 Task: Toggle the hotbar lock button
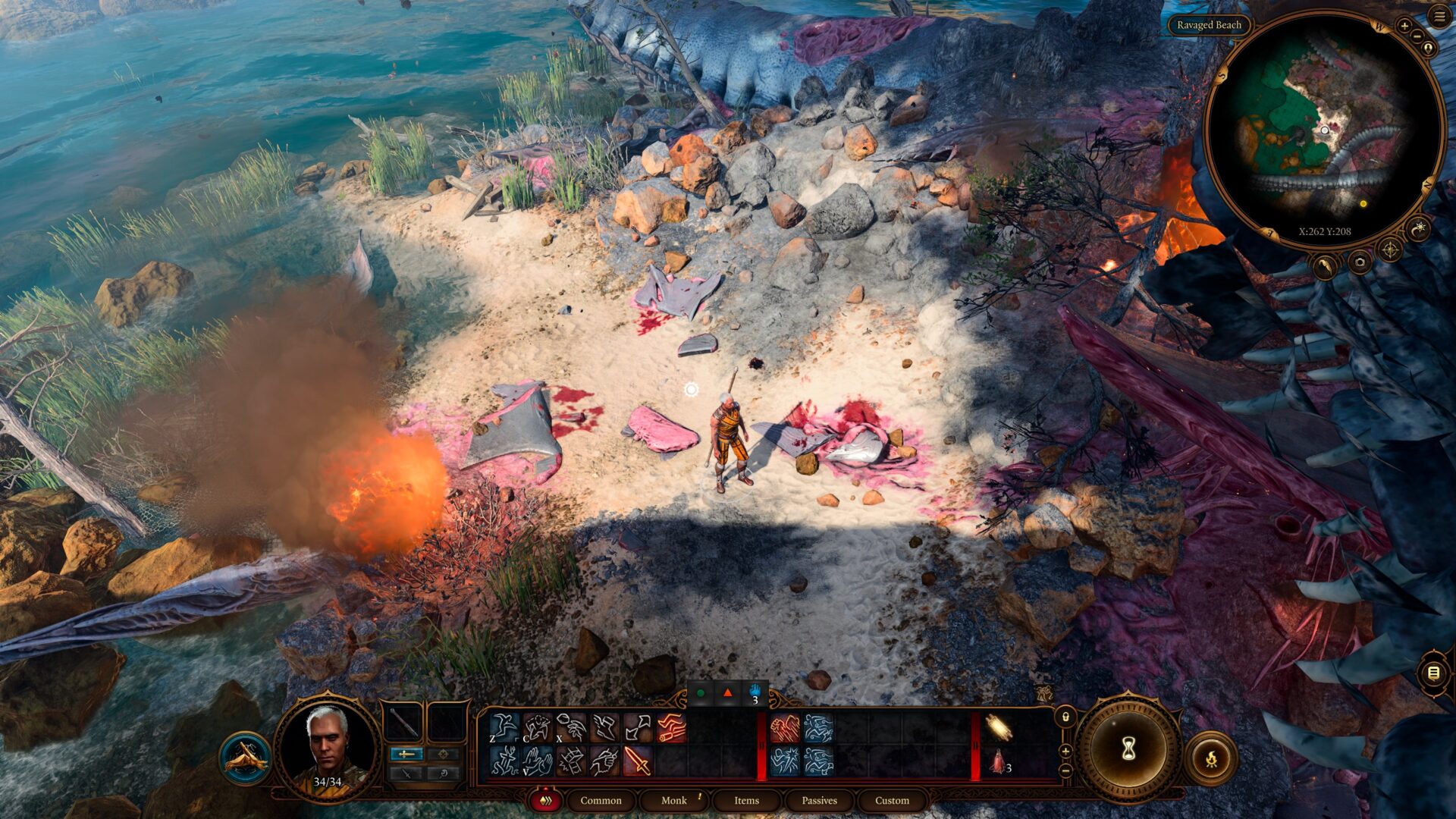[1065, 717]
